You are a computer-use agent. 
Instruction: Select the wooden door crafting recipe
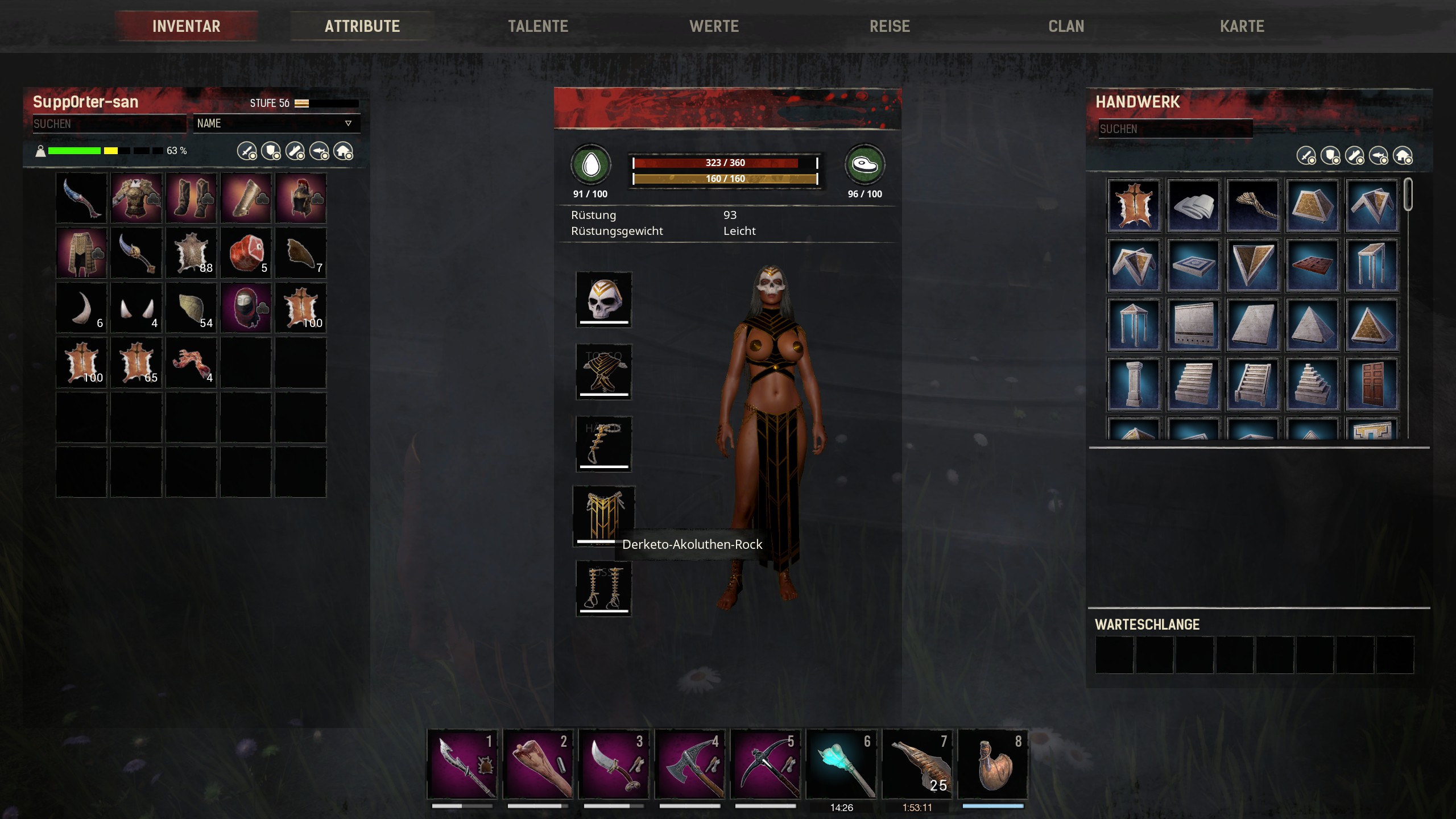[x=1371, y=384]
